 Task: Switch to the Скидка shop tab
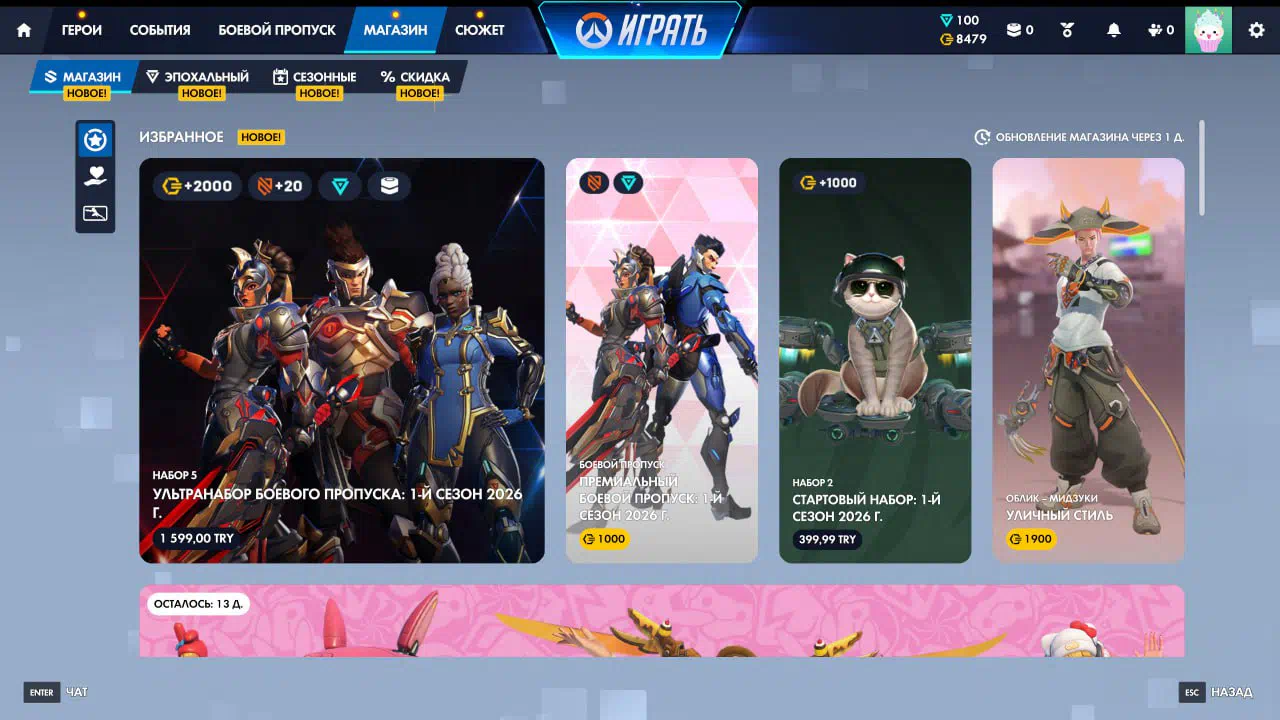tap(416, 77)
